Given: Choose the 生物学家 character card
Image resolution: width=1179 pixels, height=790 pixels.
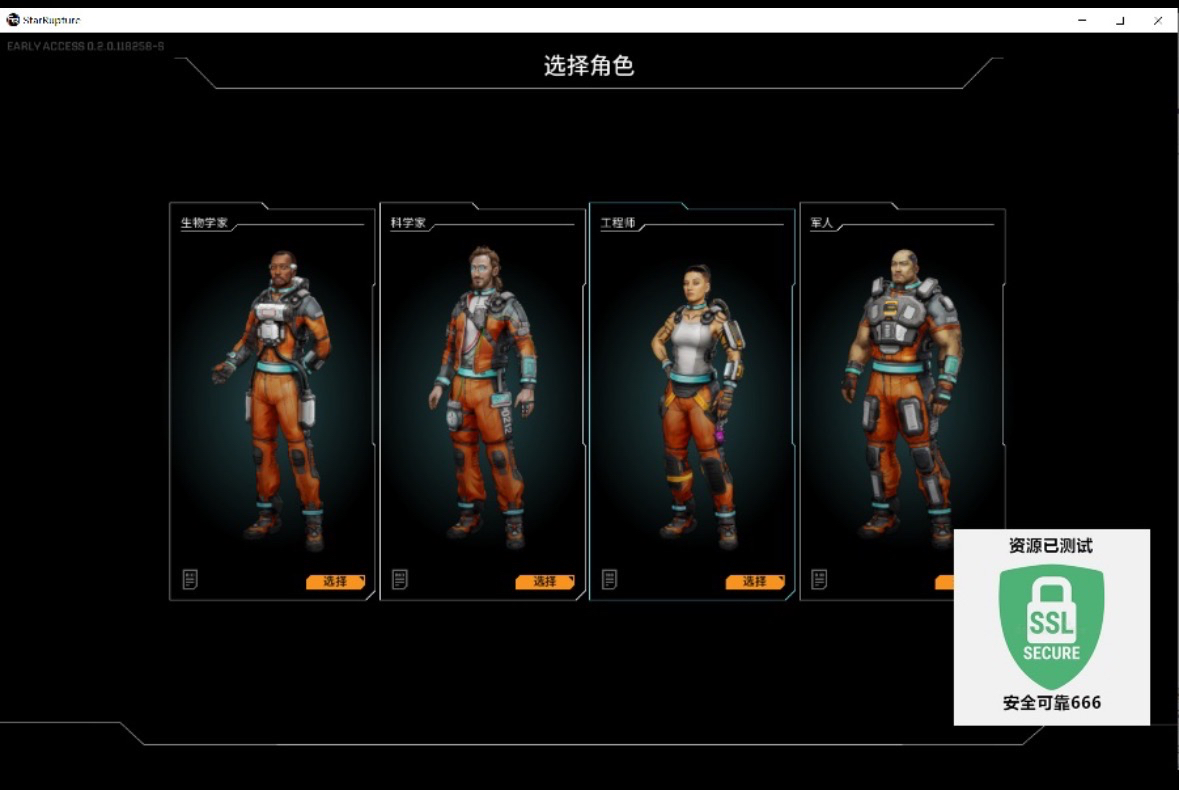Looking at the screenshot, I should coord(272,400).
